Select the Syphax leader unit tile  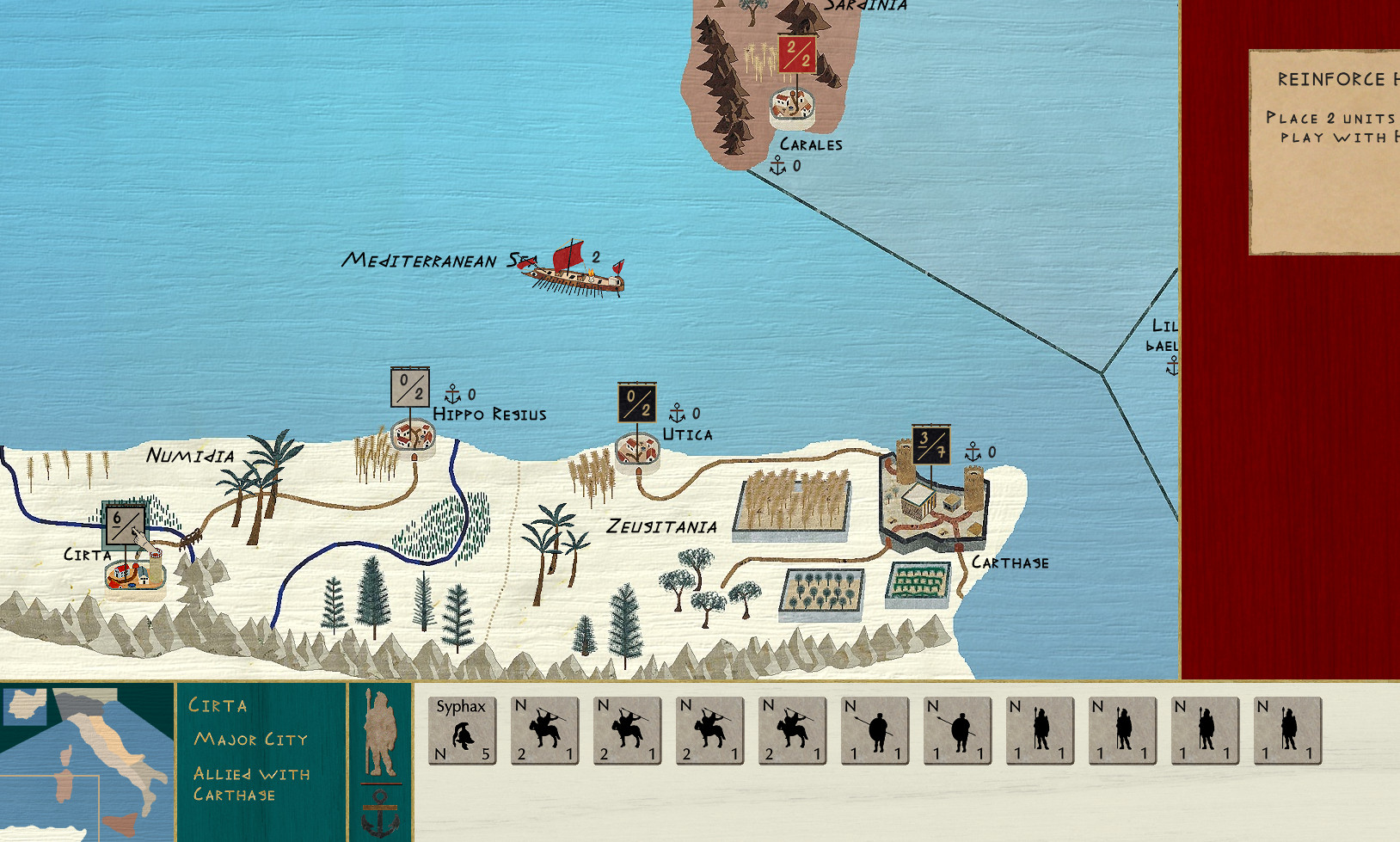coord(463,731)
